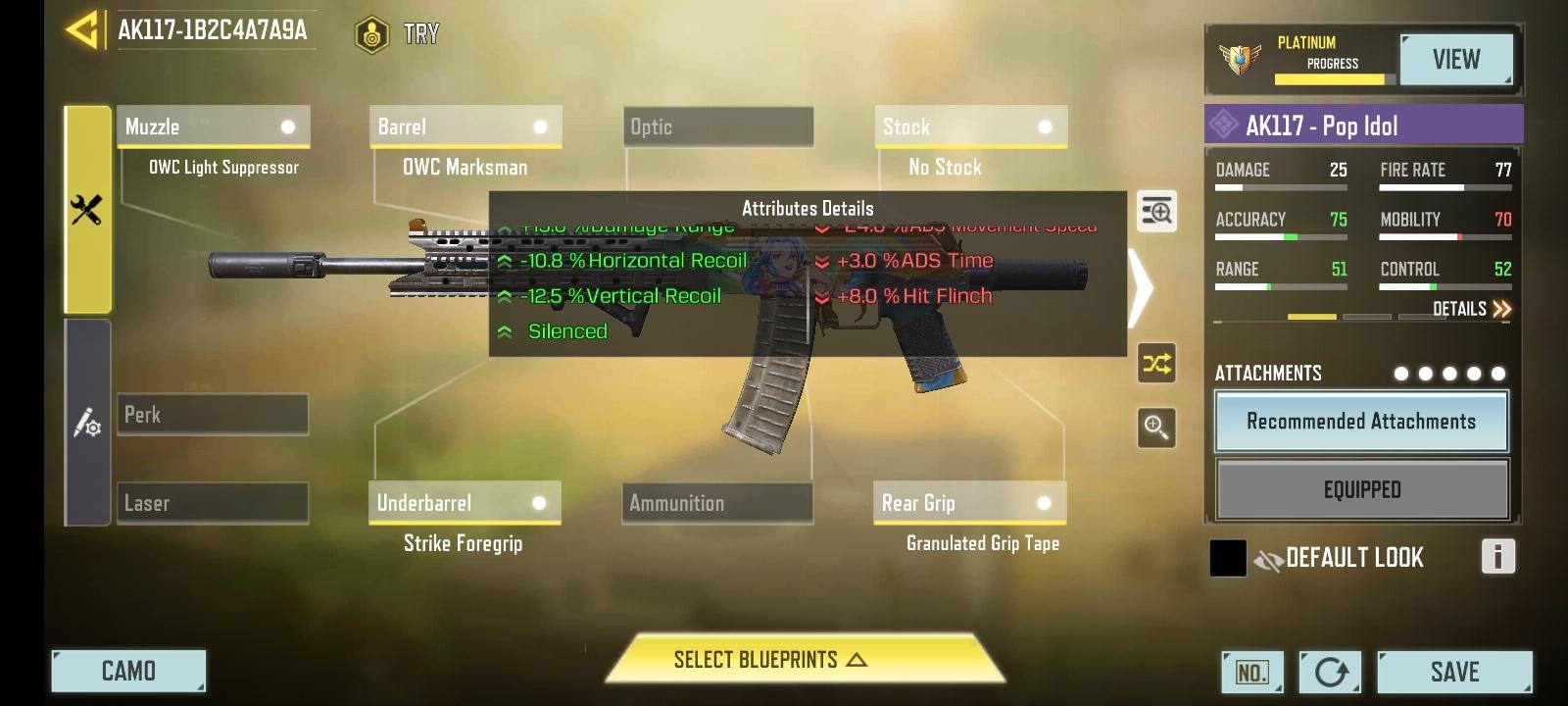Select the zoom-in magnifier icon
Image resolution: width=1568 pixels, height=706 pixels.
pyautogui.click(x=1156, y=428)
